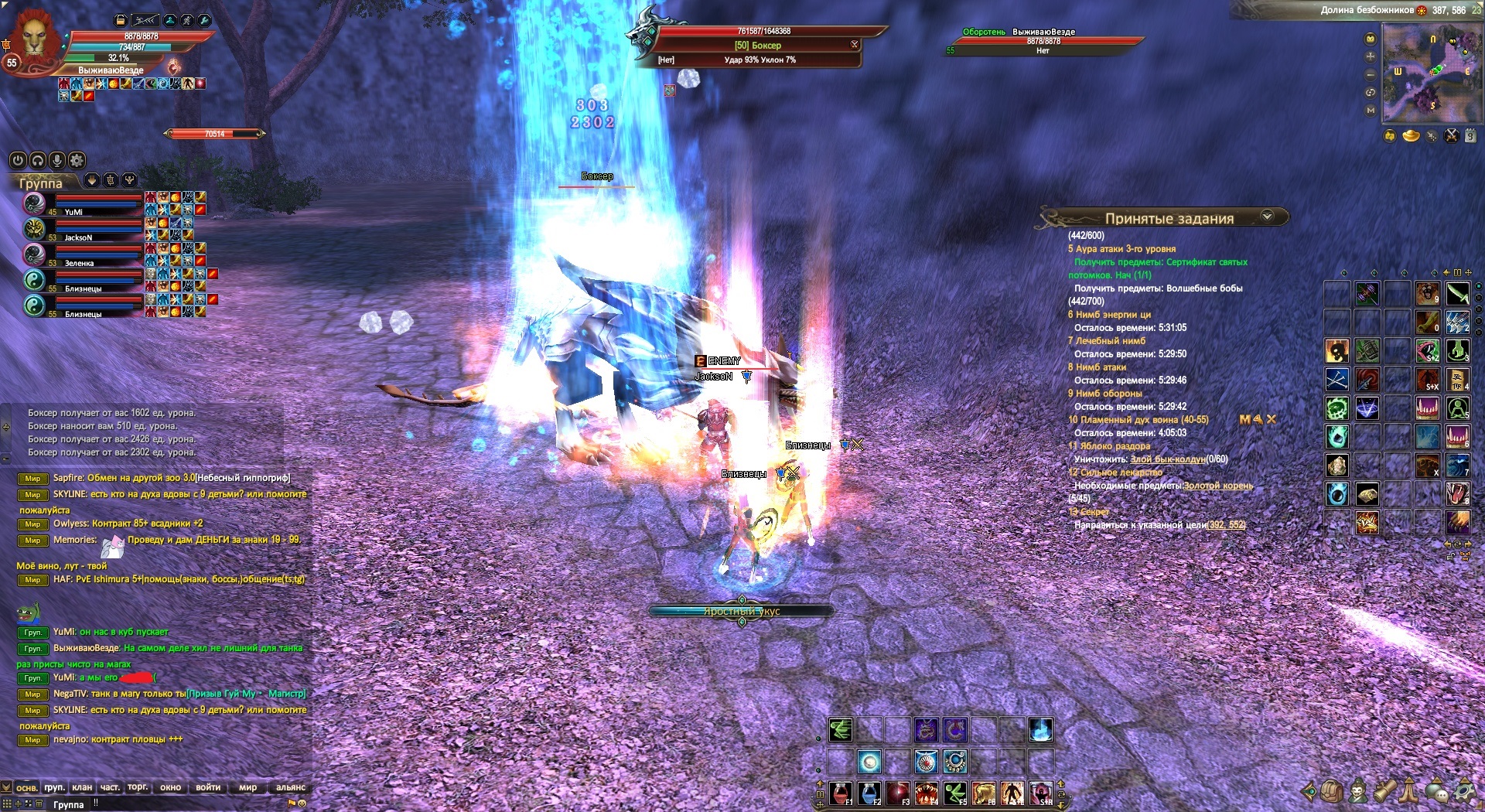Zoom out the minimap with minus button

(1371, 75)
